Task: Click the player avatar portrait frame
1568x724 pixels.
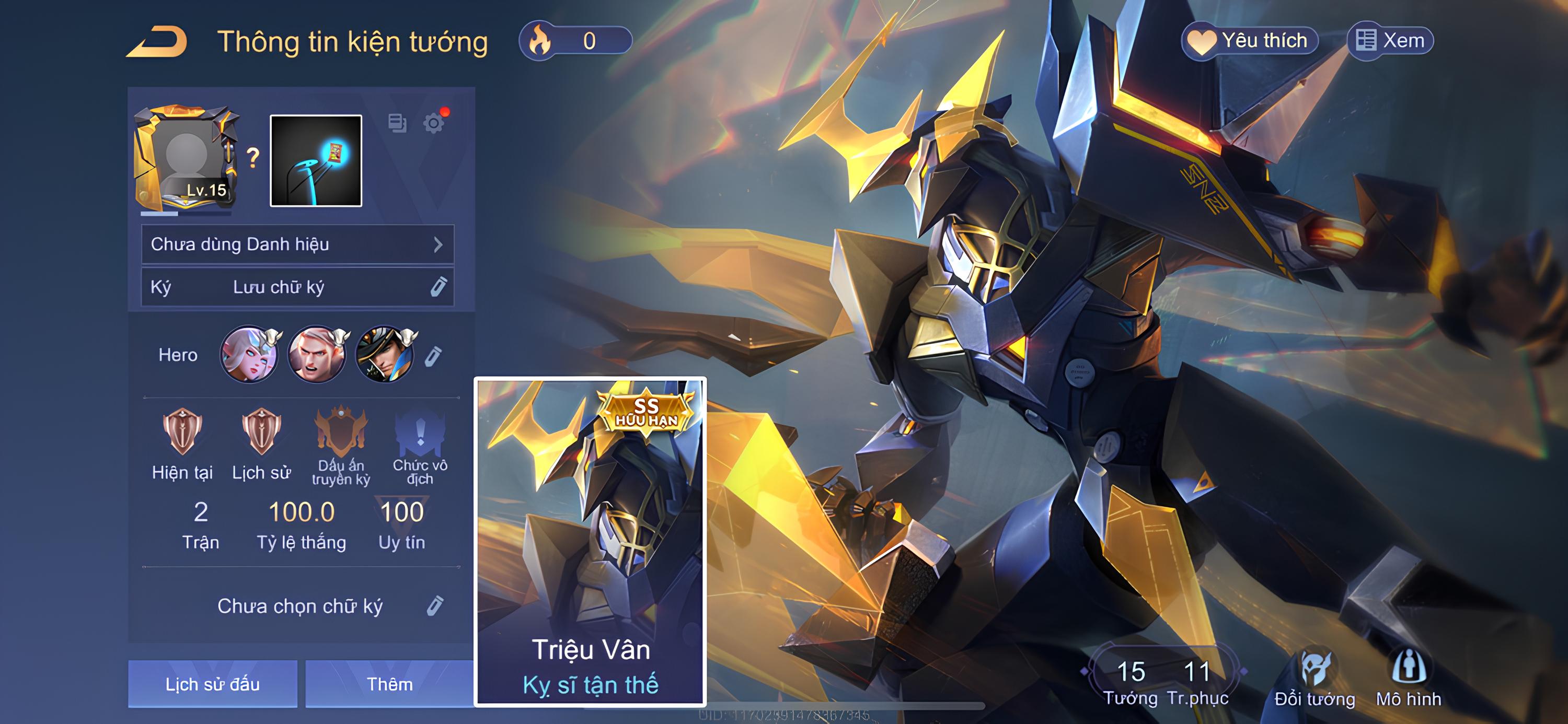Action: tap(186, 159)
